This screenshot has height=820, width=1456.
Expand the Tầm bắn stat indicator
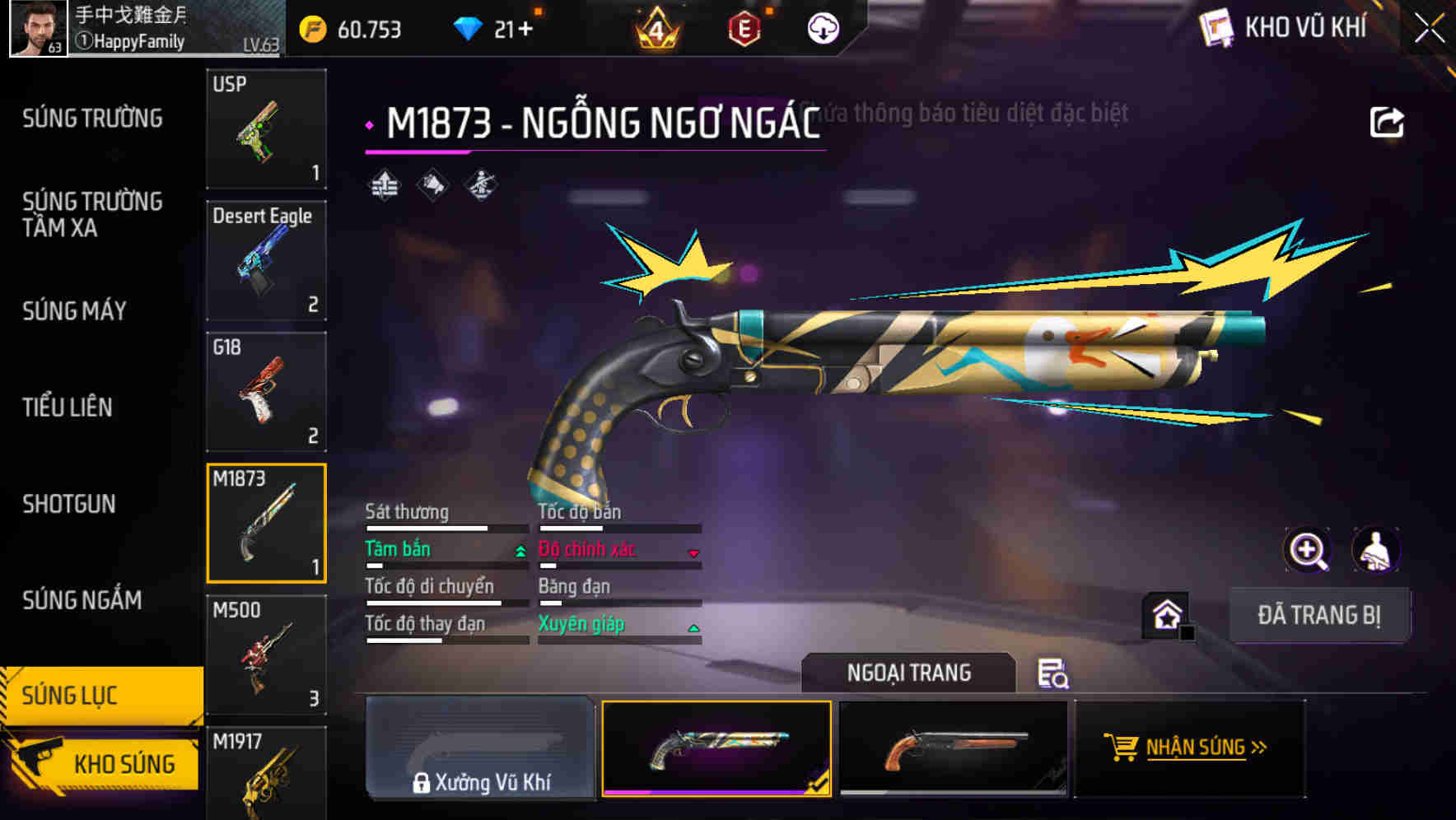pos(520,551)
